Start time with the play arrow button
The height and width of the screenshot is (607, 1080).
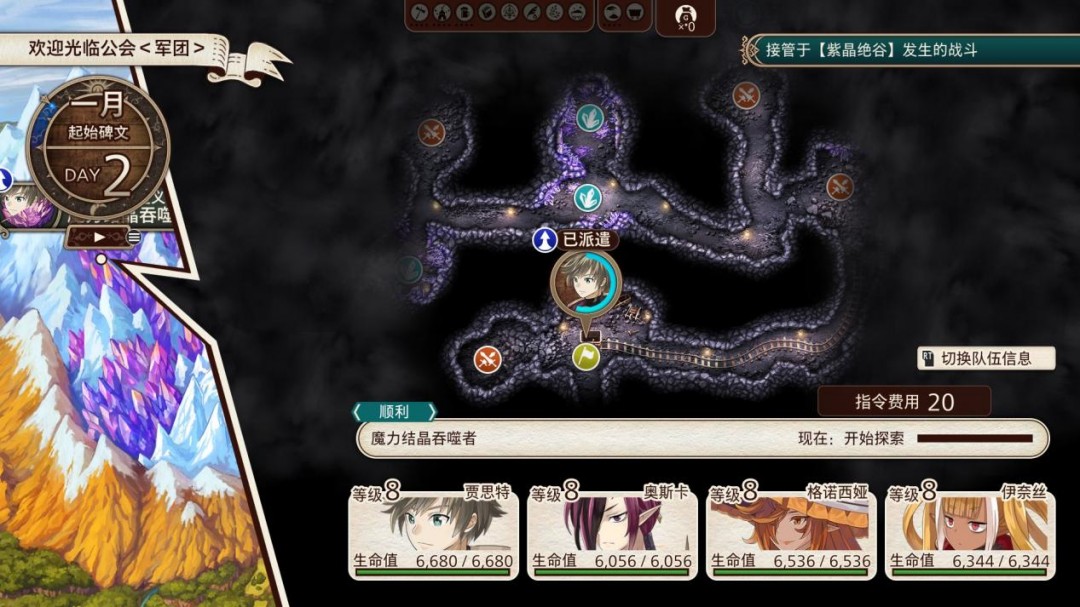(x=98, y=237)
